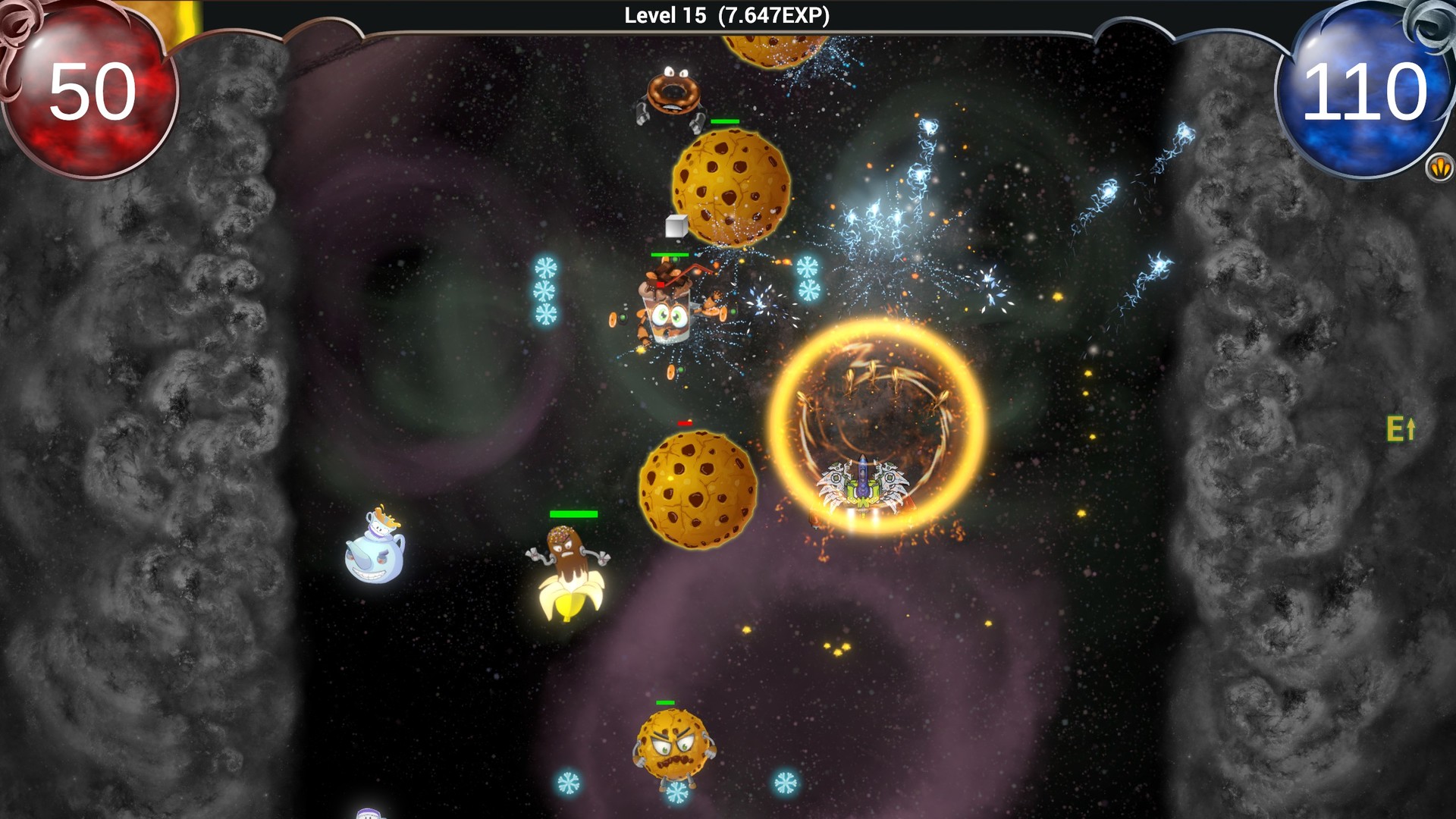Image resolution: width=1456 pixels, height=819 pixels.
Task: Toggle the green health bar above the banana enemy
Action: tap(573, 515)
